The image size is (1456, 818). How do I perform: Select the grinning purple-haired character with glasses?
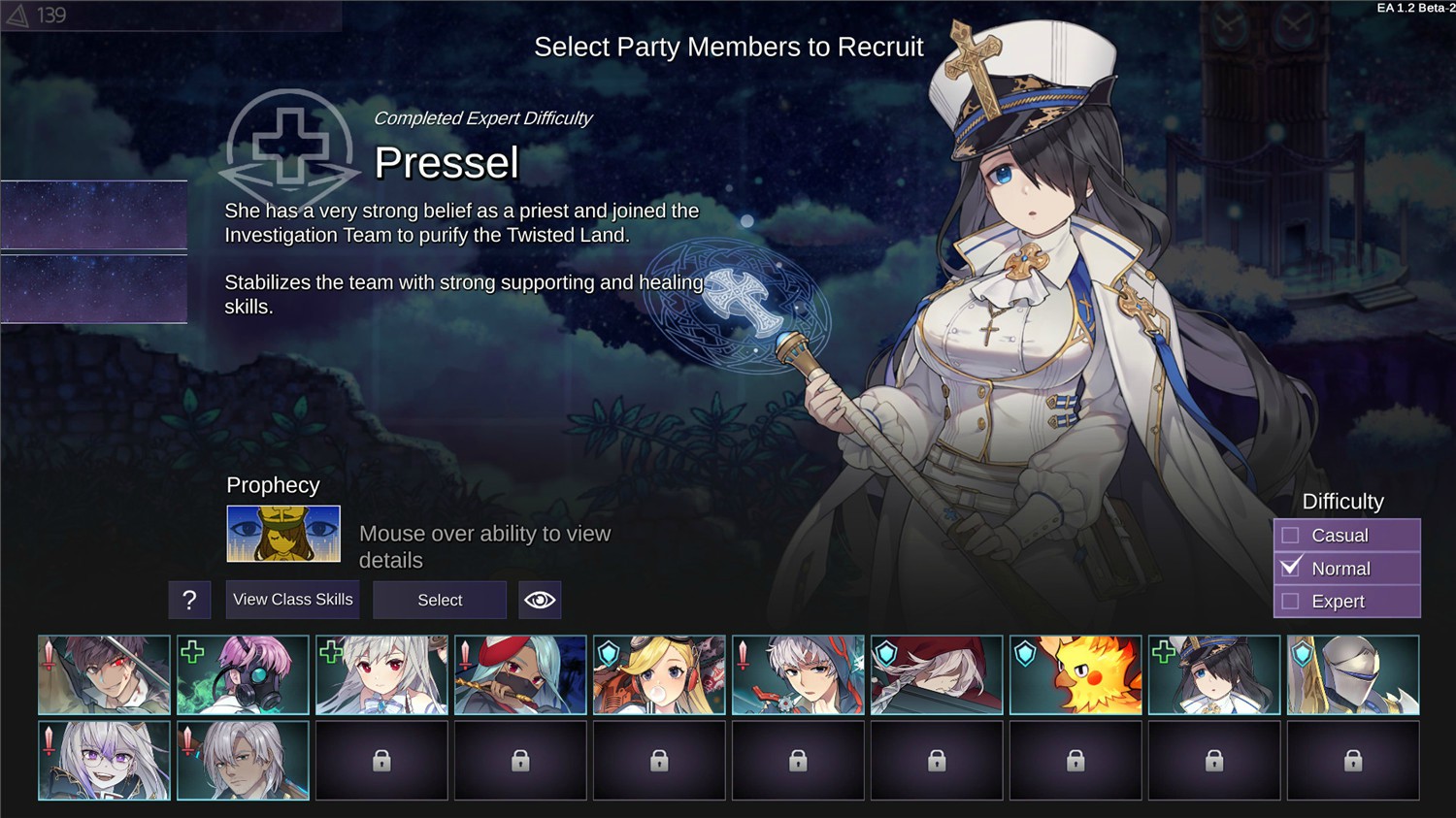click(x=104, y=760)
